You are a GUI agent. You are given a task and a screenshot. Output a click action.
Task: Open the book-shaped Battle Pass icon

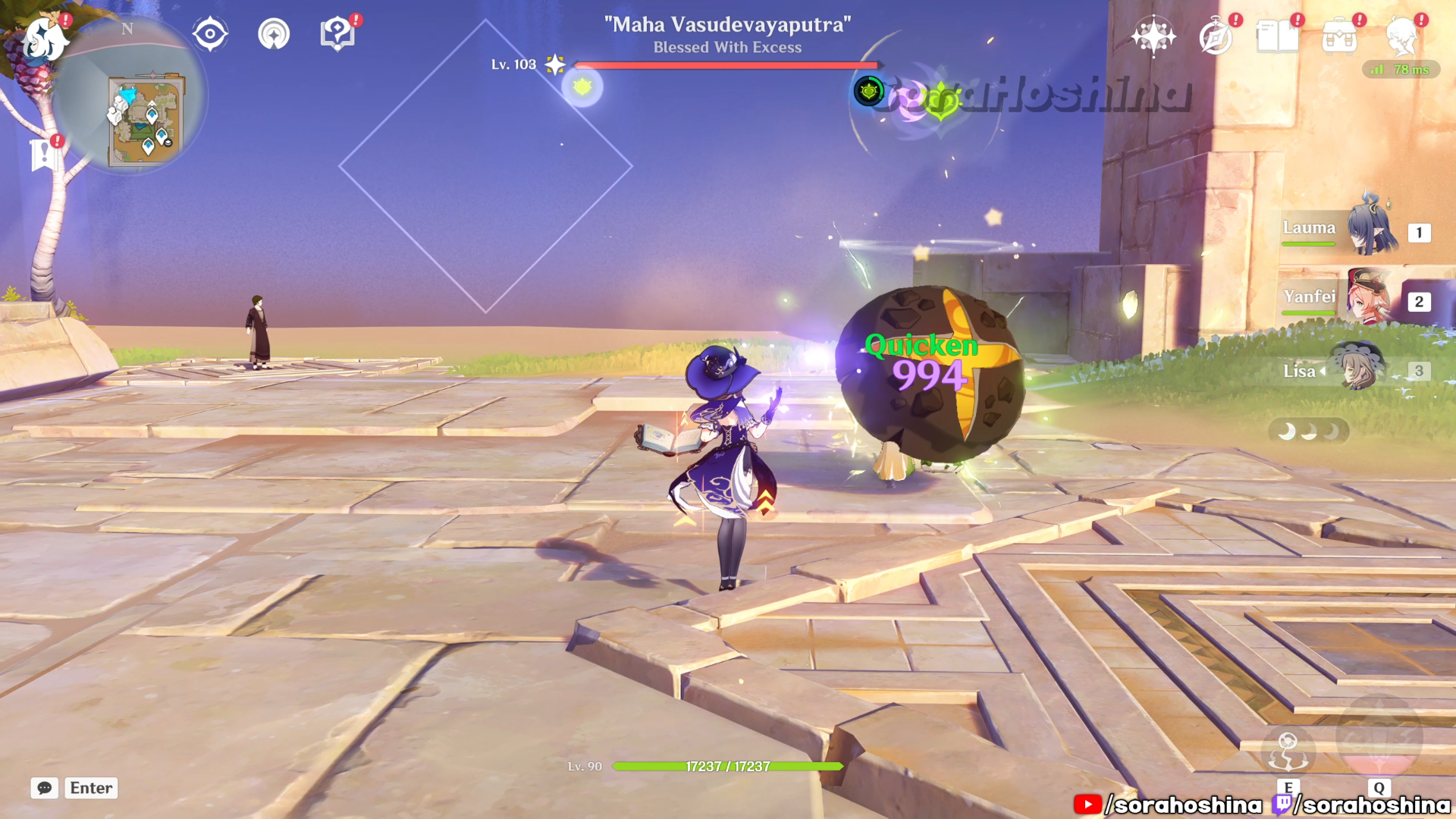[x=1277, y=36]
